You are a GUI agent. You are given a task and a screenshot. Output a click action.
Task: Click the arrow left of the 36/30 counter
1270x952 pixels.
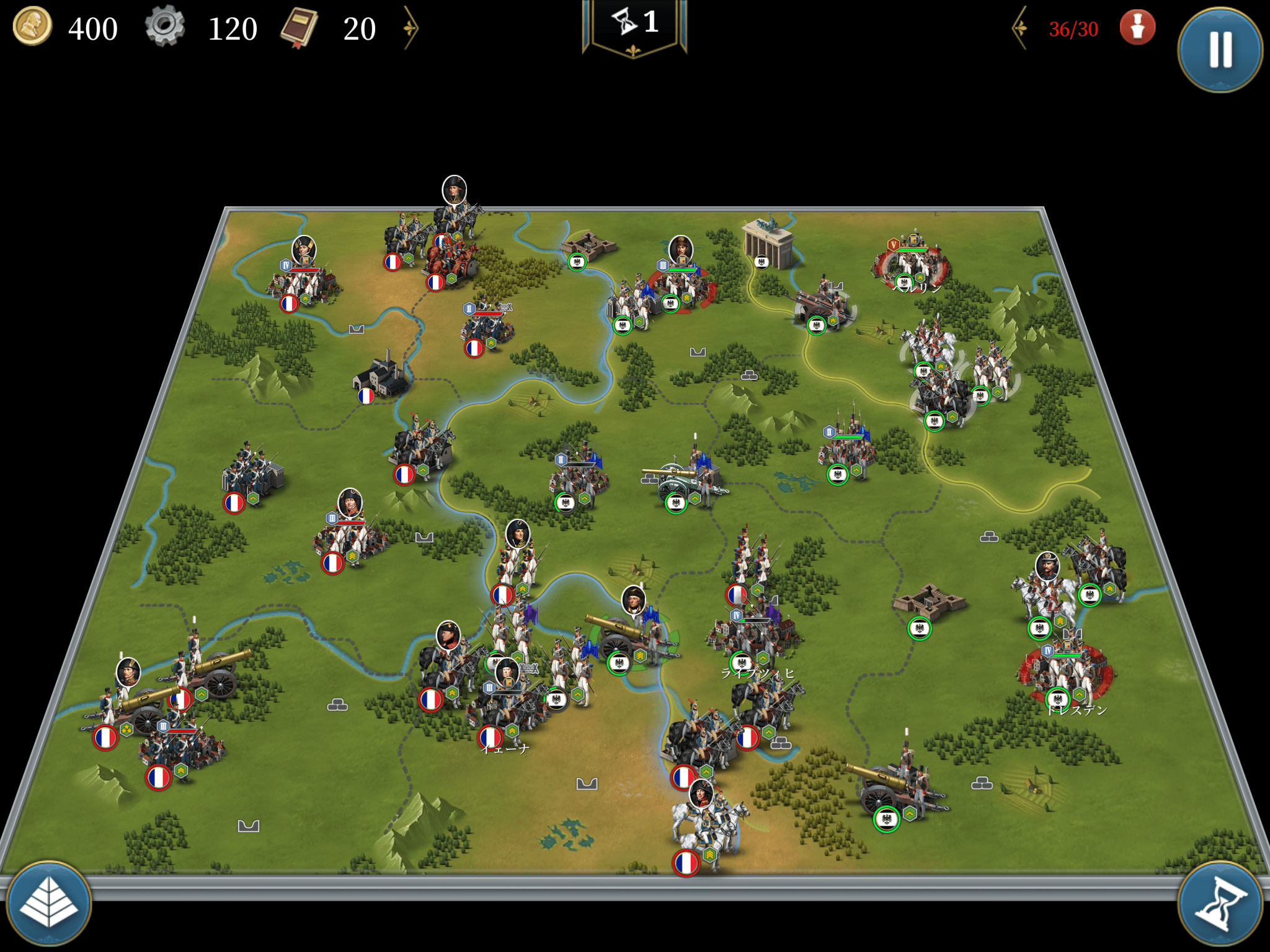(1020, 28)
